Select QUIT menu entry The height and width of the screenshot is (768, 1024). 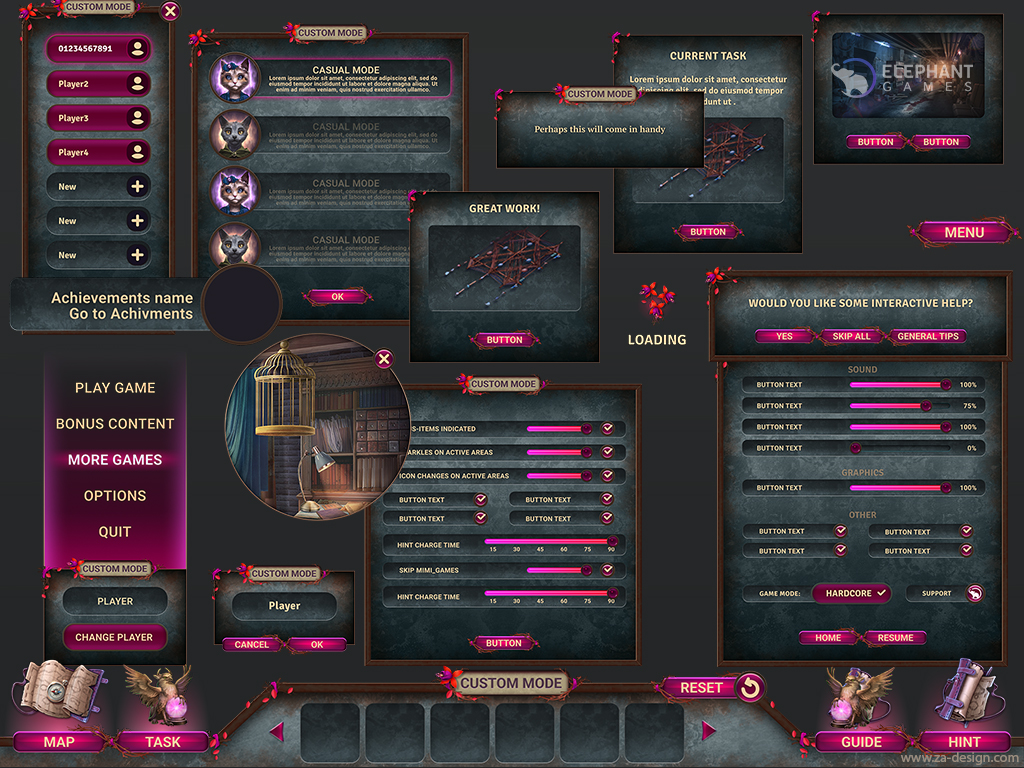115,532
